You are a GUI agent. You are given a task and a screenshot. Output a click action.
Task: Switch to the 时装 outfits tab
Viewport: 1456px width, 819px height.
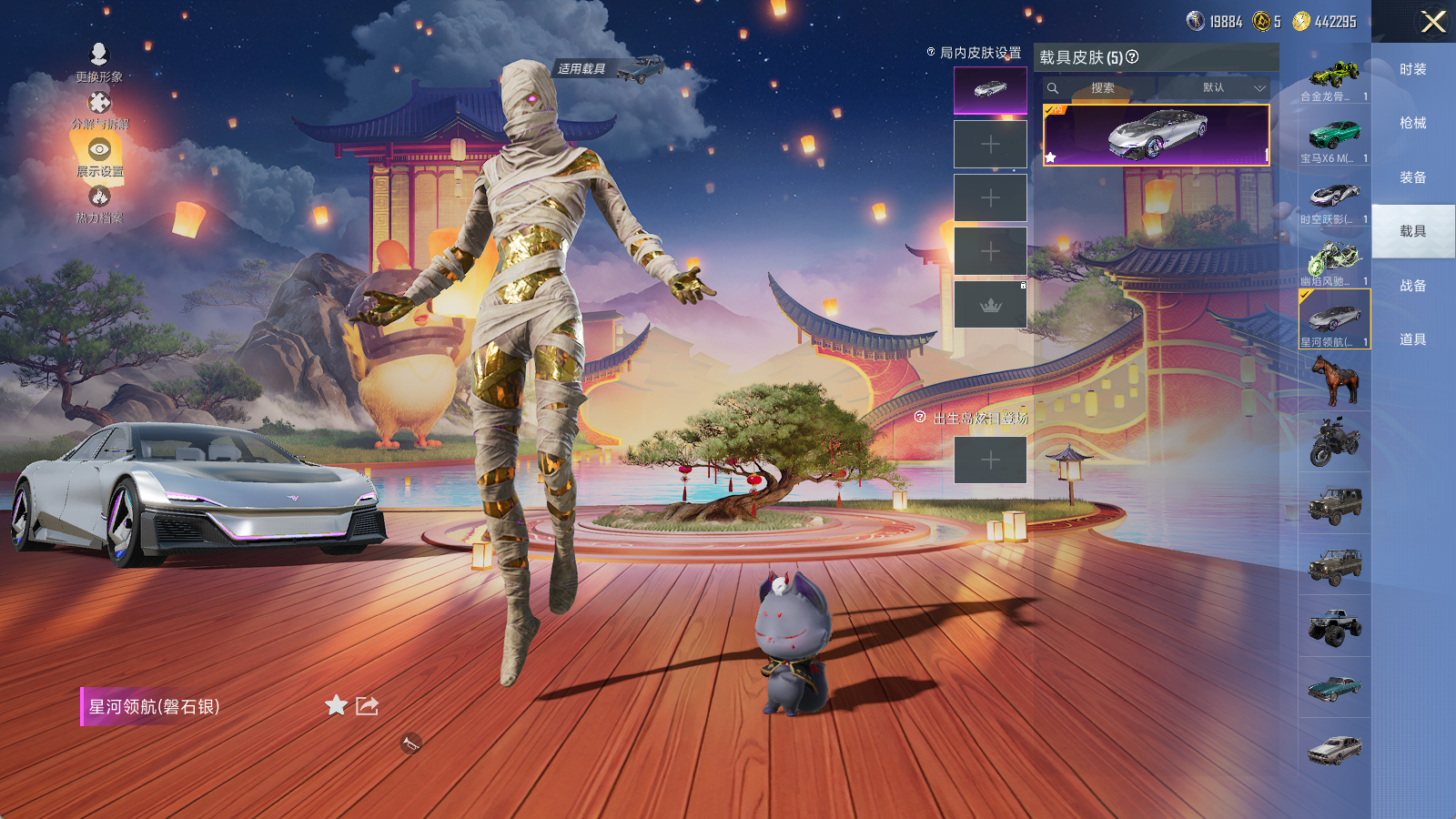(1412, 69)
